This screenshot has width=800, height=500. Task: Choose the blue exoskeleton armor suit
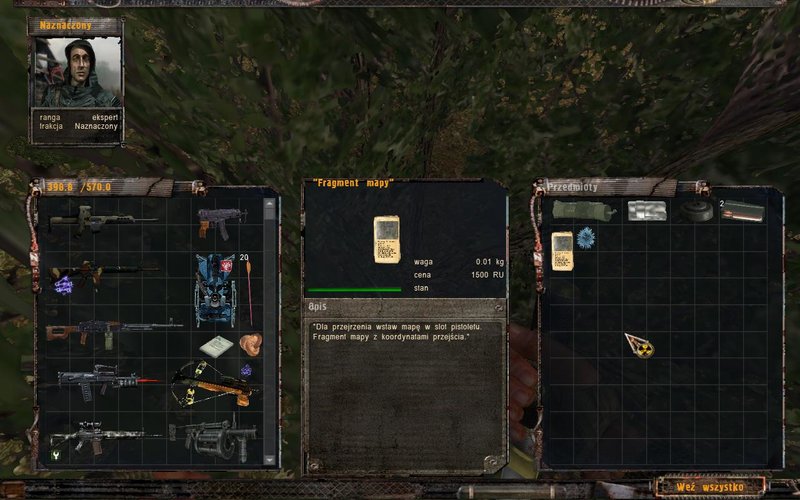pos(215,288)
